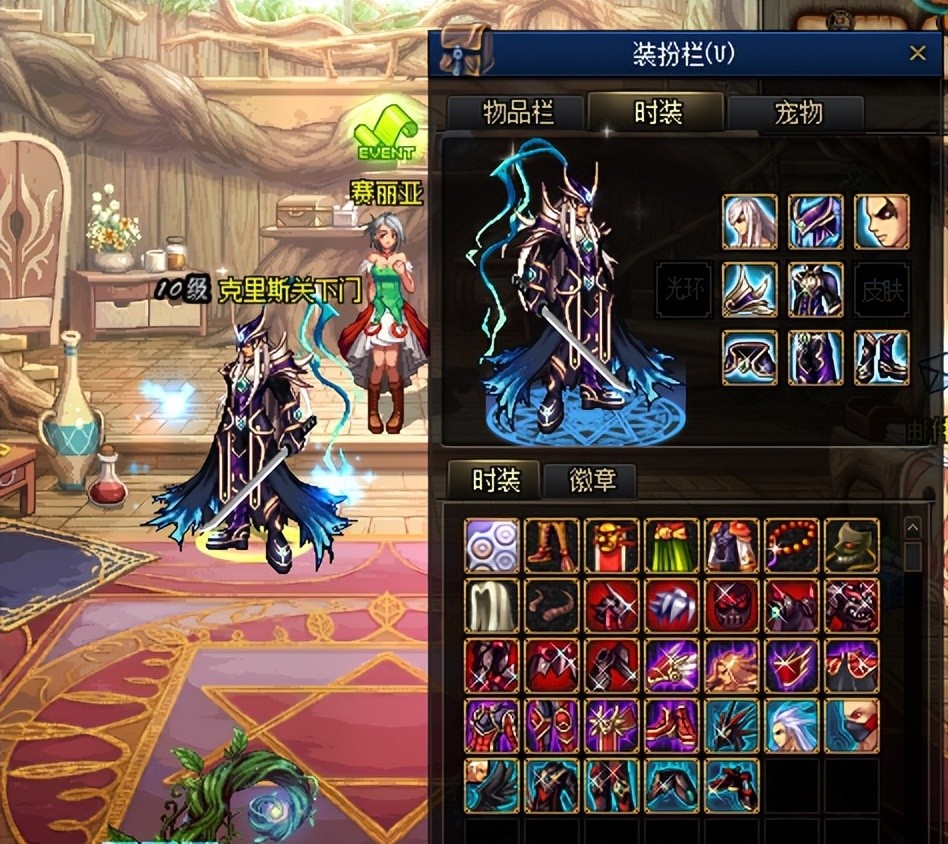
Task: Click the inventory scroll-up arrow
Action: coord(912,528)
